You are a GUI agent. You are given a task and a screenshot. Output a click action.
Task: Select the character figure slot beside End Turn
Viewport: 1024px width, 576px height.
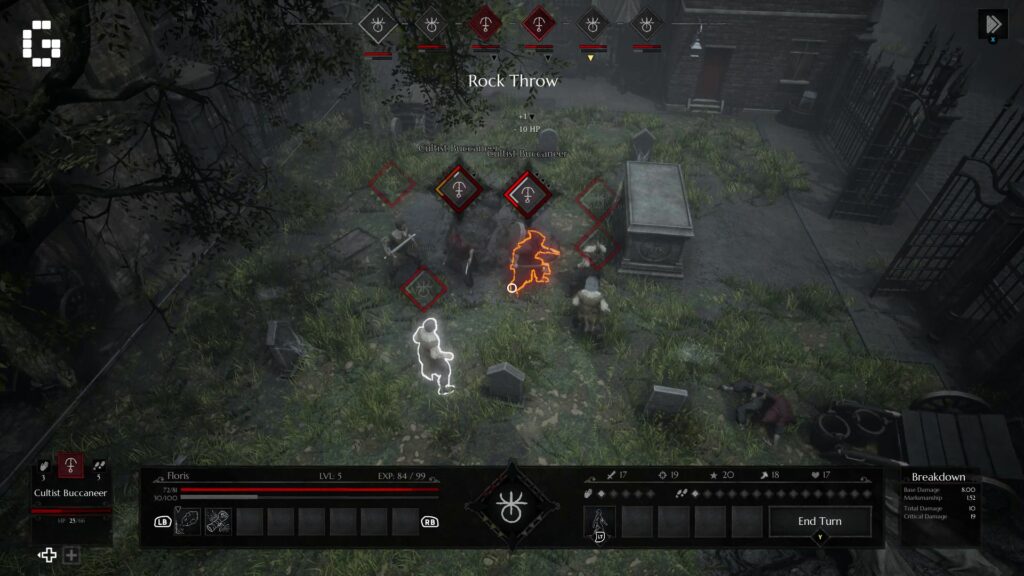click(600, 521)
